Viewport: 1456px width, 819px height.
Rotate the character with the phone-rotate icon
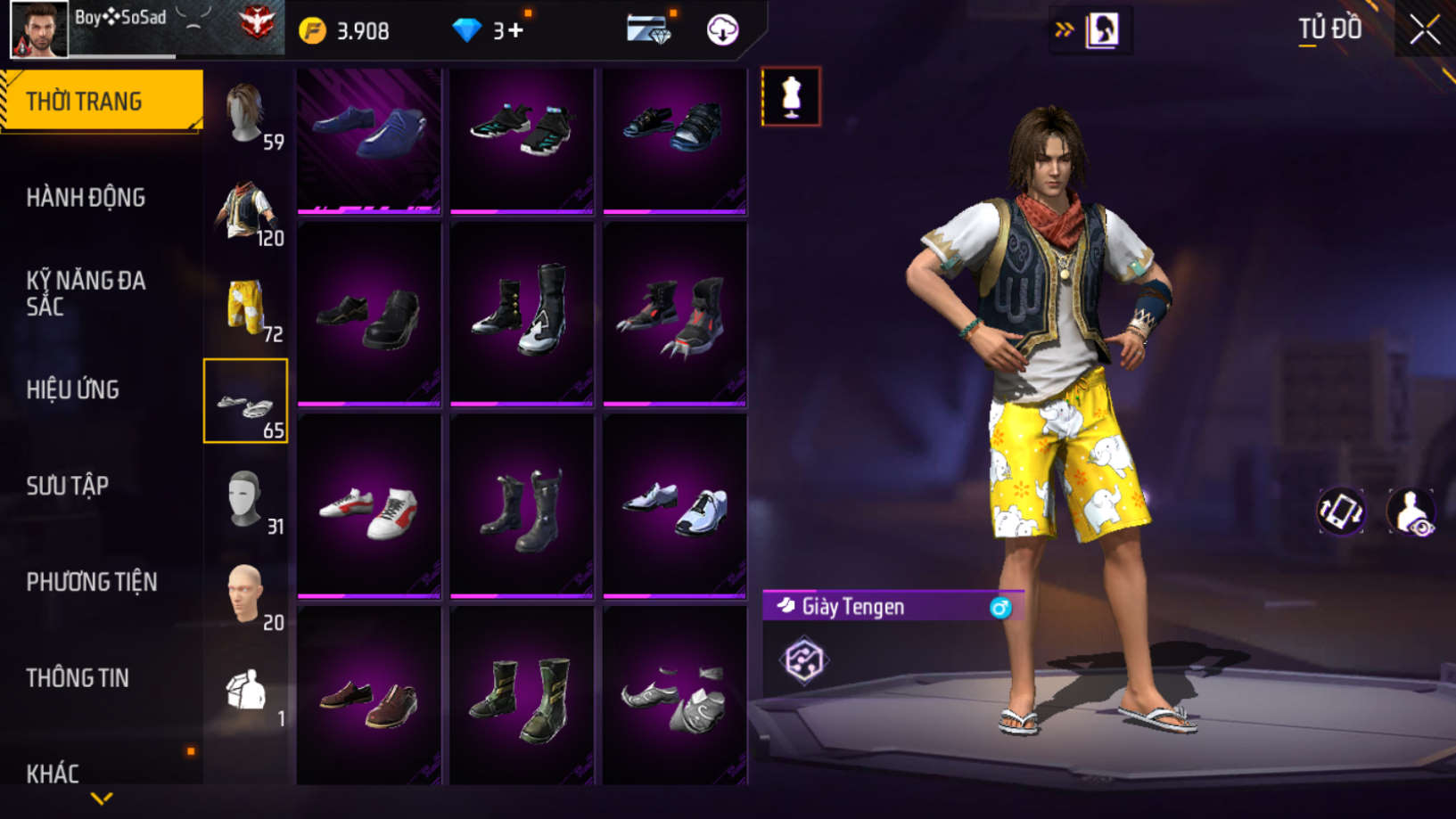pyautogui.click(x=1340, y=512)
